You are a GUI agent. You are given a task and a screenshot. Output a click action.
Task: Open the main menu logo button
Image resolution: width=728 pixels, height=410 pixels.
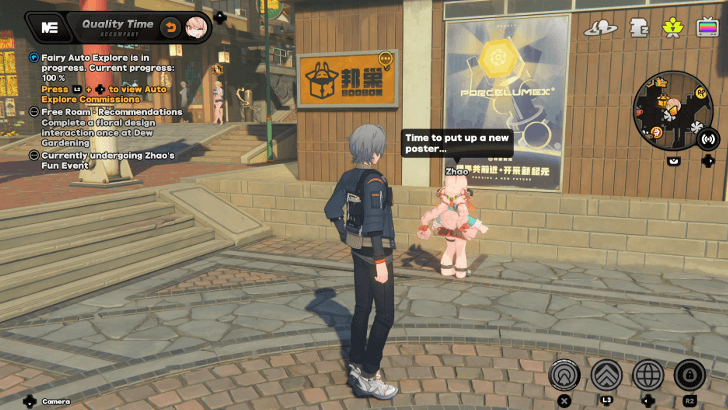50,24
